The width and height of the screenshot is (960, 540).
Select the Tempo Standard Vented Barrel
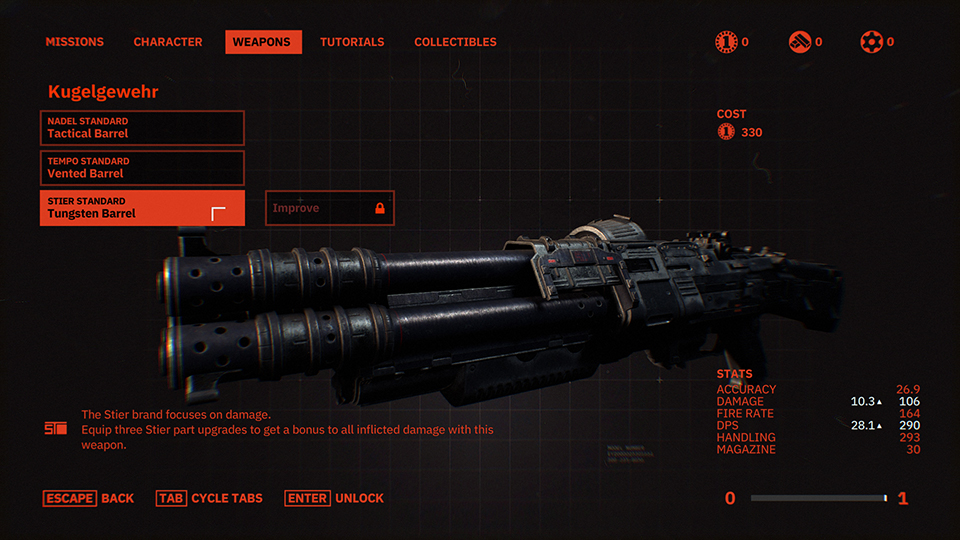[x=142, y=168]
